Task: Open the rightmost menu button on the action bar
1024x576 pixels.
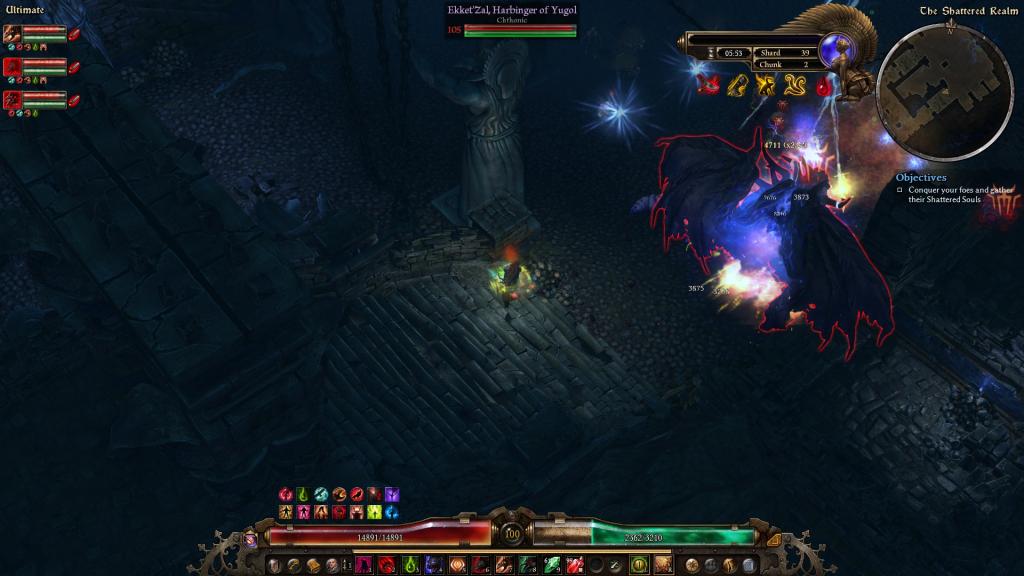Action: pos(749,565)
